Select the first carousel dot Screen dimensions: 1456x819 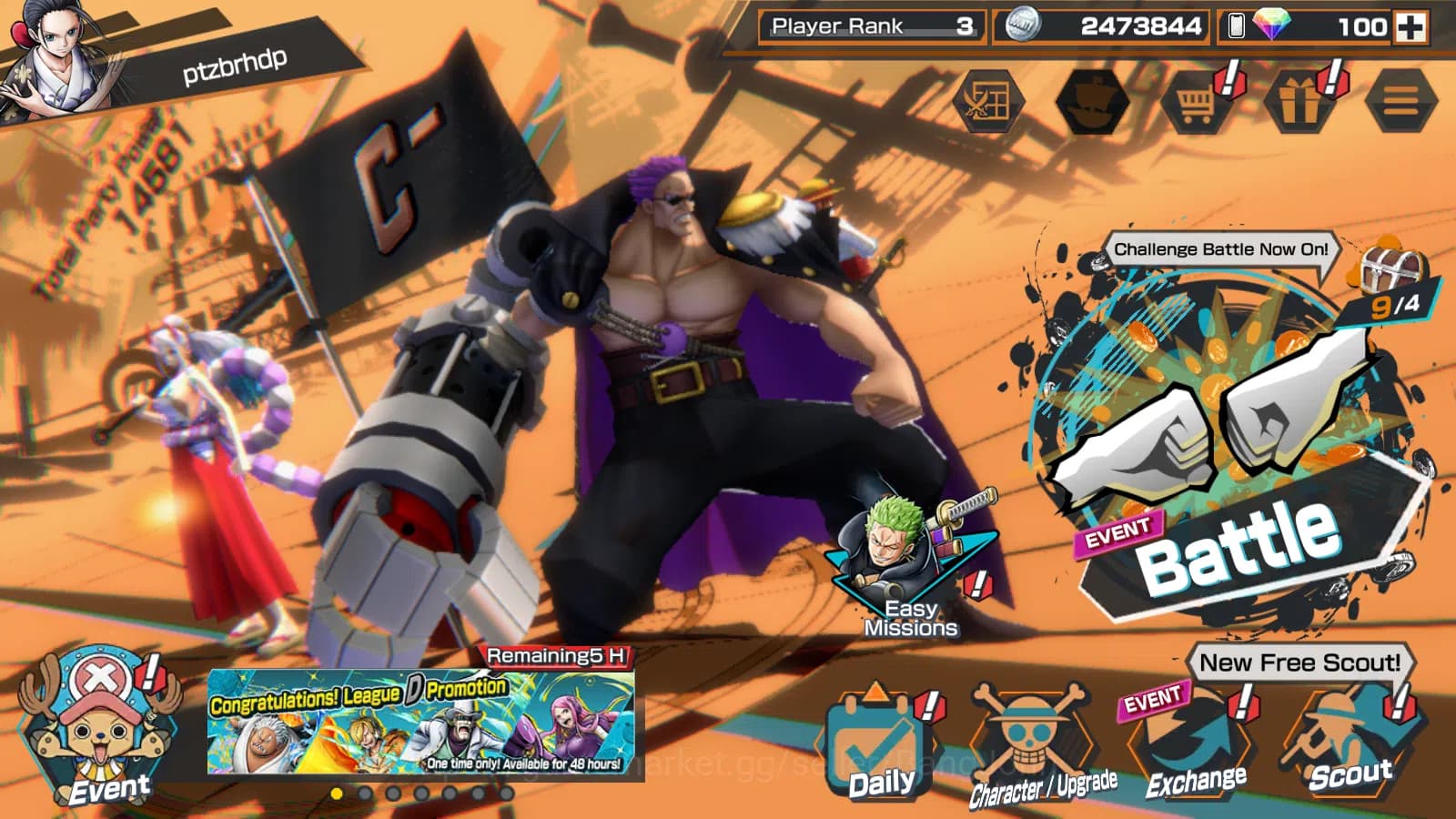(337, 794)
